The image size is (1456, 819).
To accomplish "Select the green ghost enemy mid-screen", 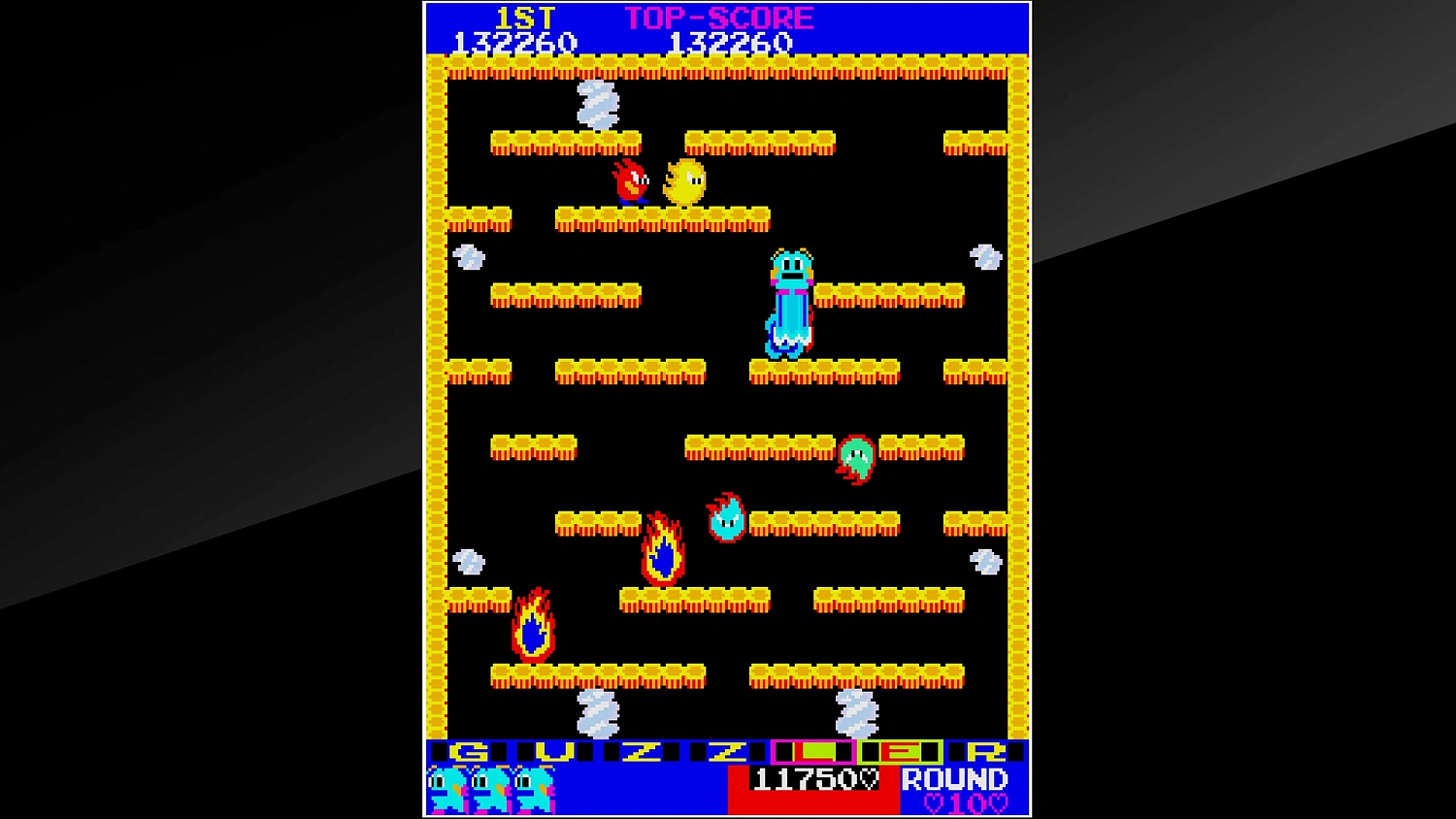I will tap(854, 458).
